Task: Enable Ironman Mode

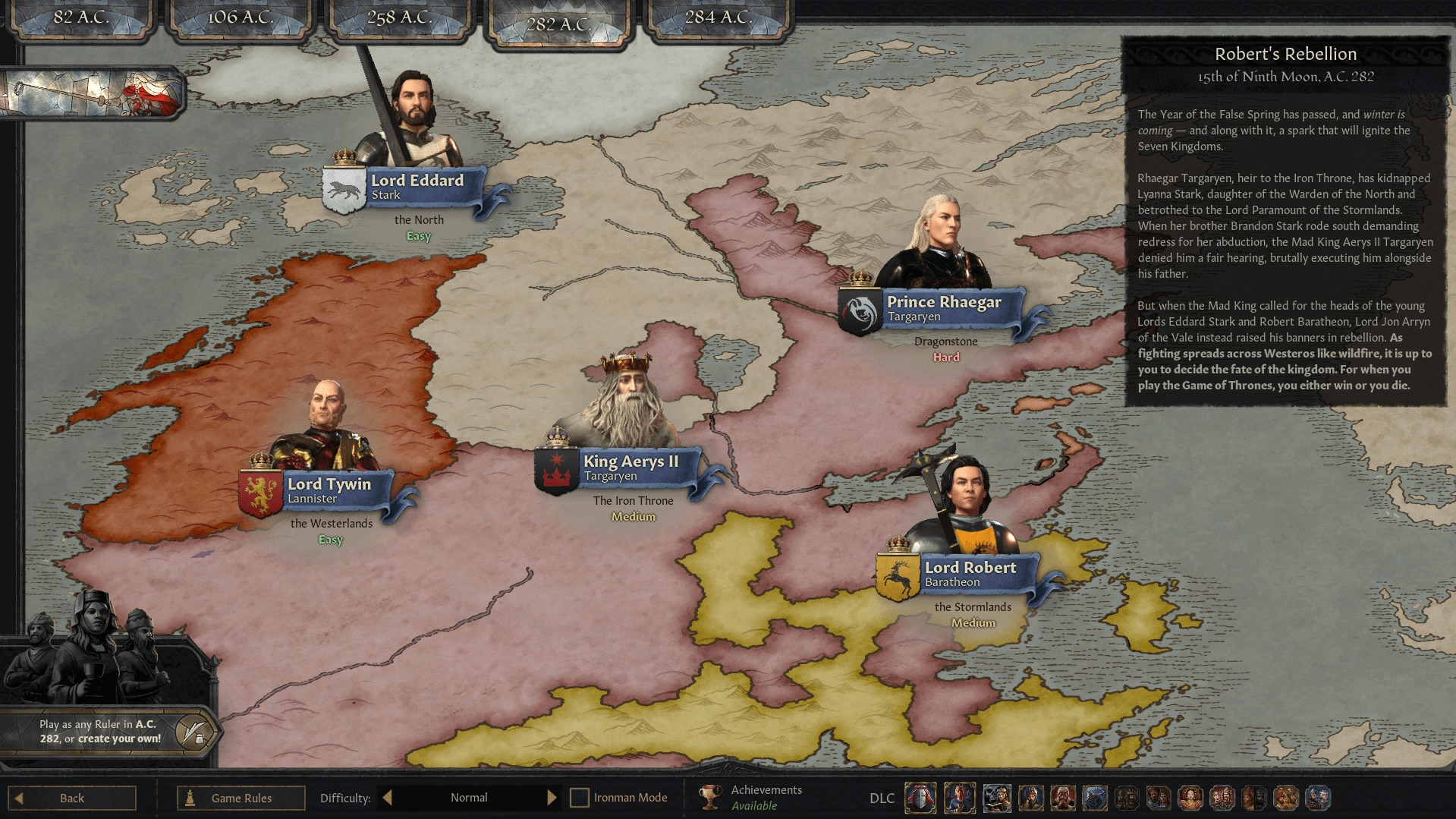Action: click(580, 797)
